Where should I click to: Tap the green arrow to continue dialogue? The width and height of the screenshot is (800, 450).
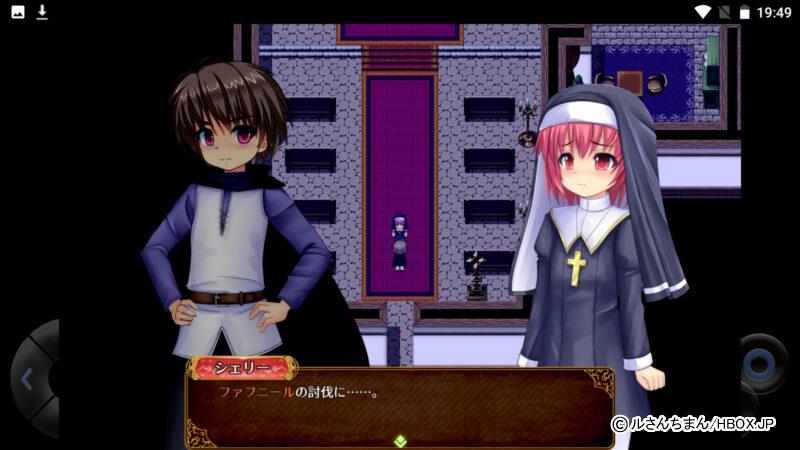click(400, 440)
